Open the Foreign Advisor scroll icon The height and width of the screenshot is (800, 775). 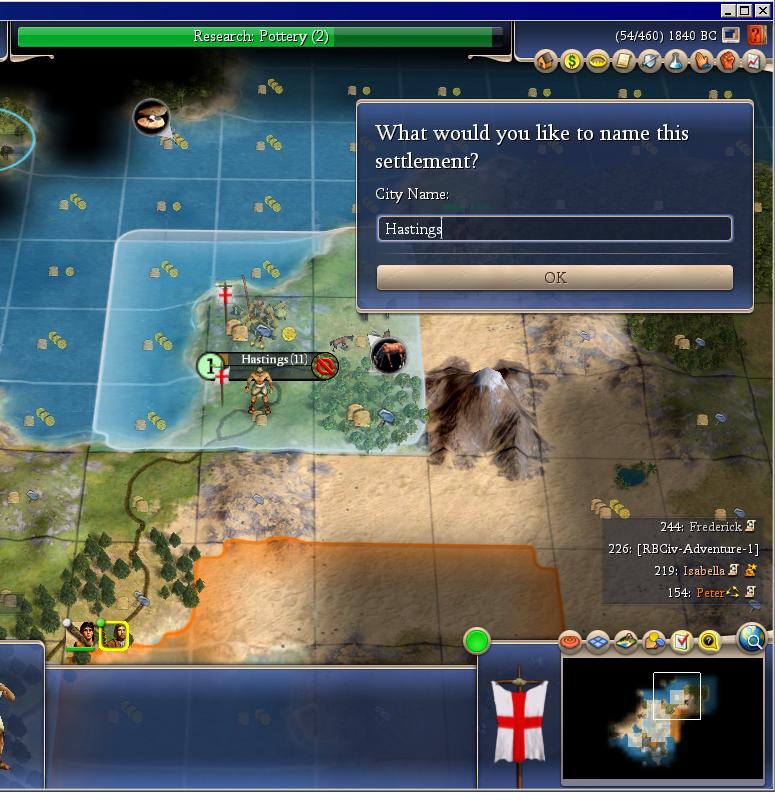[x=624, y=62]
